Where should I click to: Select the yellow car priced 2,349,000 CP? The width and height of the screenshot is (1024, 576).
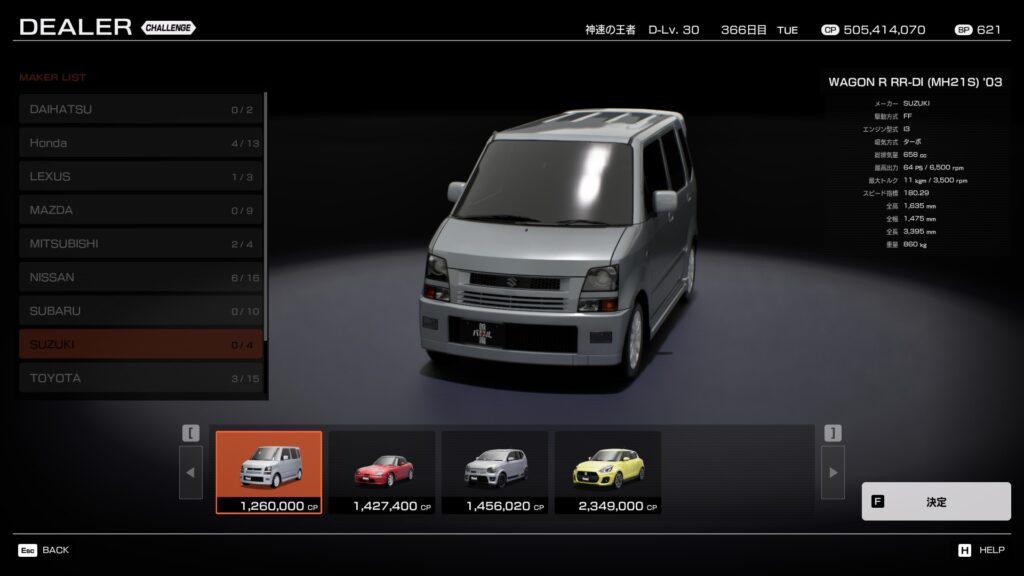608,472
